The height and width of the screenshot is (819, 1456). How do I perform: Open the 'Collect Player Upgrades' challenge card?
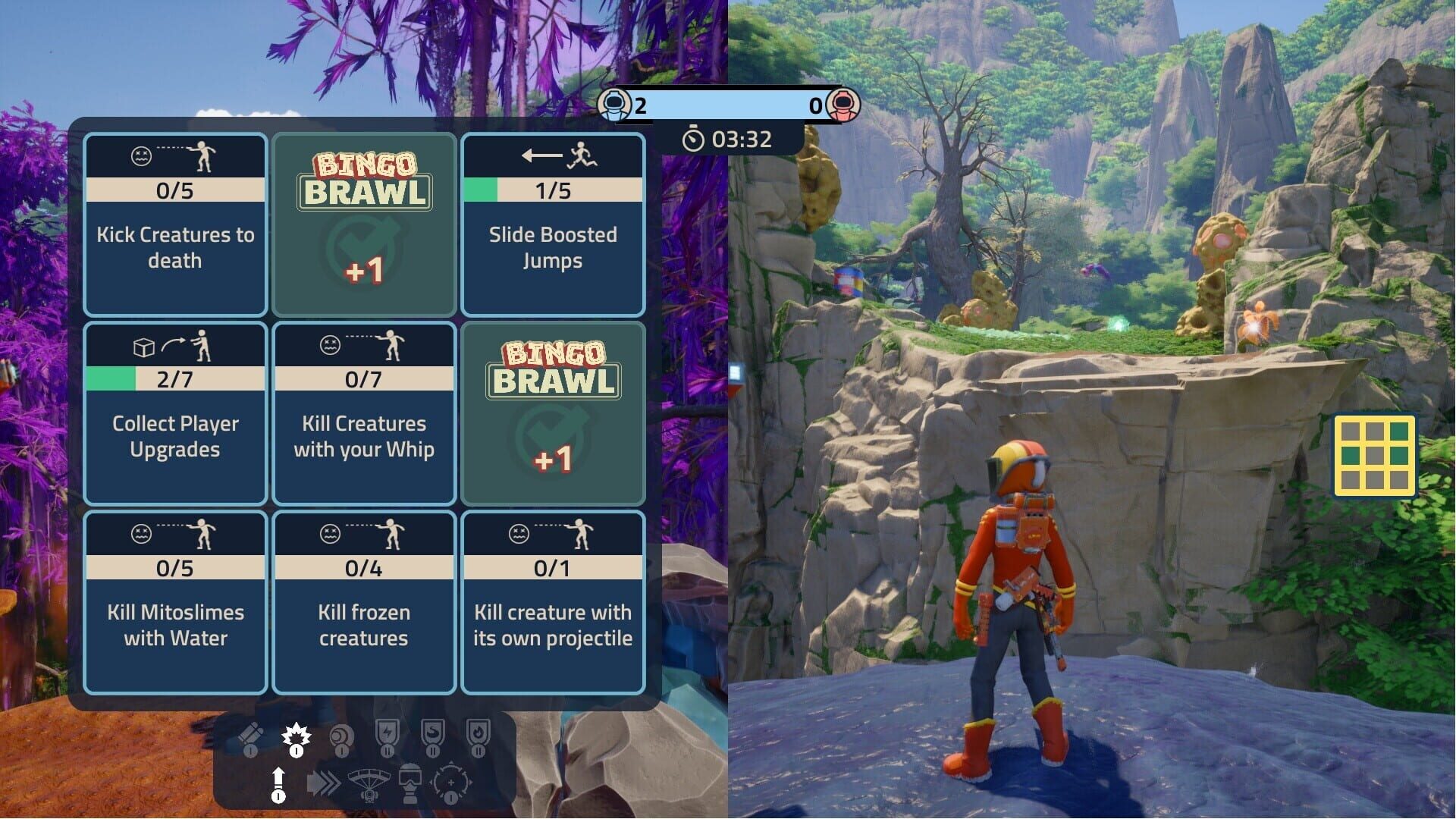[x=175, y=415]
